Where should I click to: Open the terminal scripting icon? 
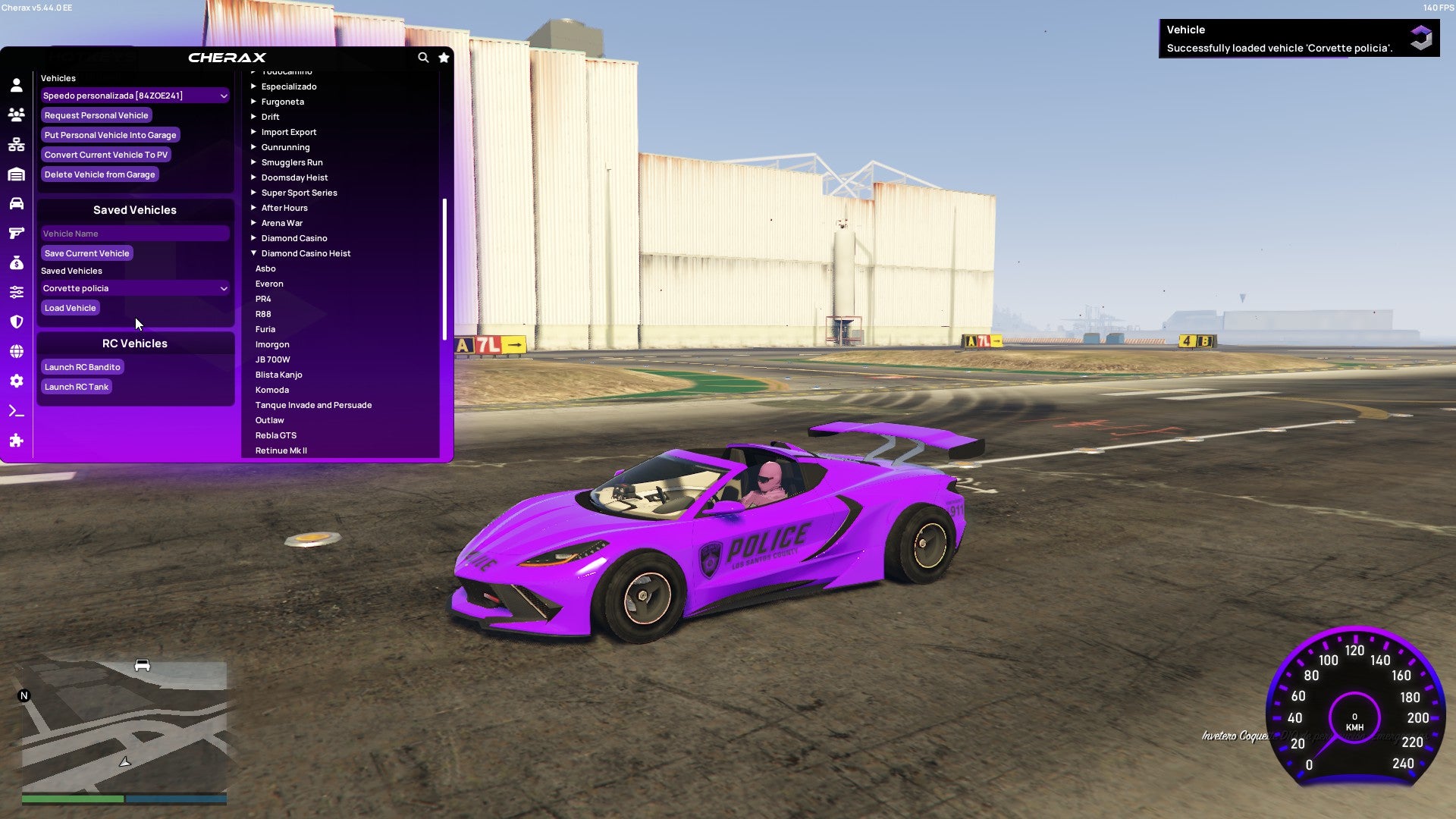16,410
